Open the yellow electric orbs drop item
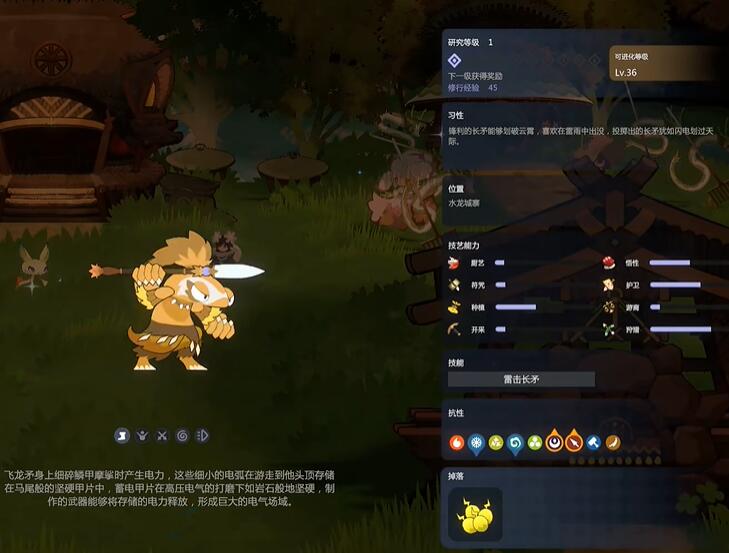The image size is (729, 553). pos(475,514)
